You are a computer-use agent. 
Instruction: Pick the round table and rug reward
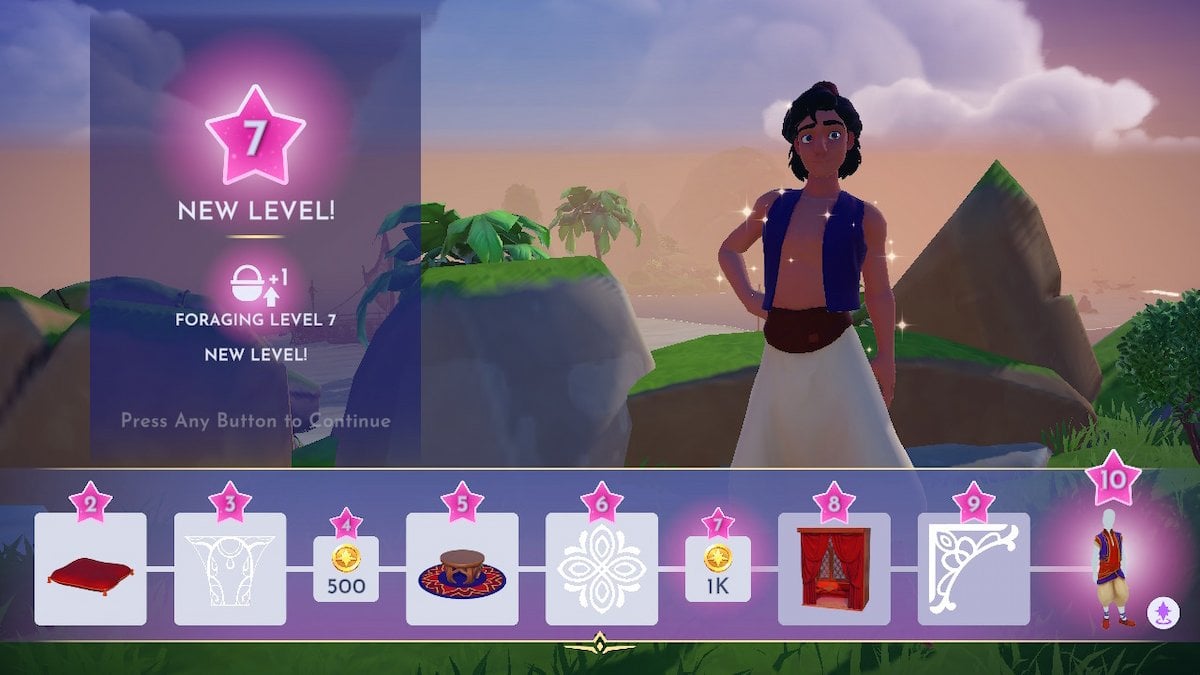coord(462,570)
